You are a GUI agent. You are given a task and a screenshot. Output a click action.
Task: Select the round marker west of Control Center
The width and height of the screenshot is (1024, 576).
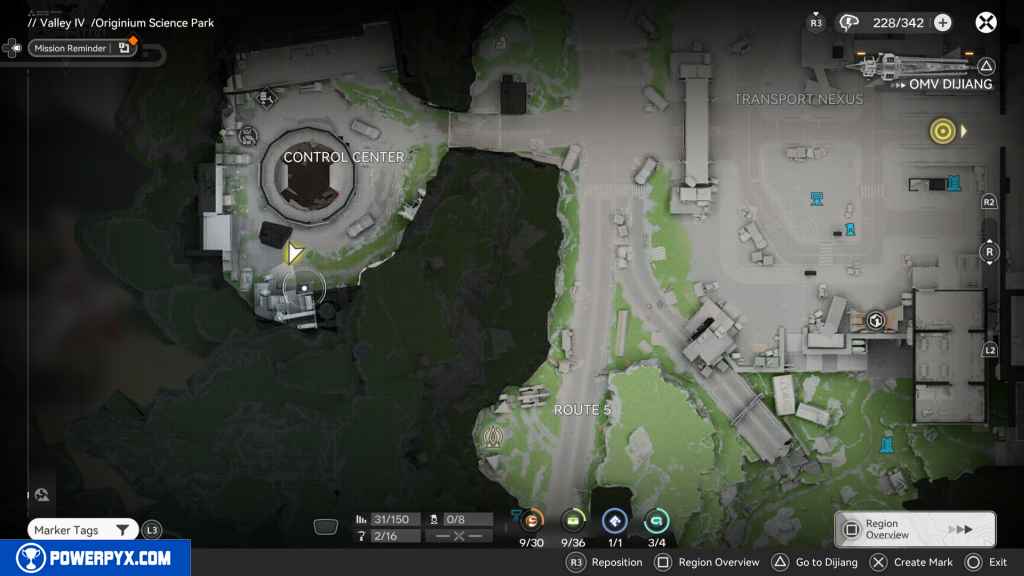[x=249, y=135]
